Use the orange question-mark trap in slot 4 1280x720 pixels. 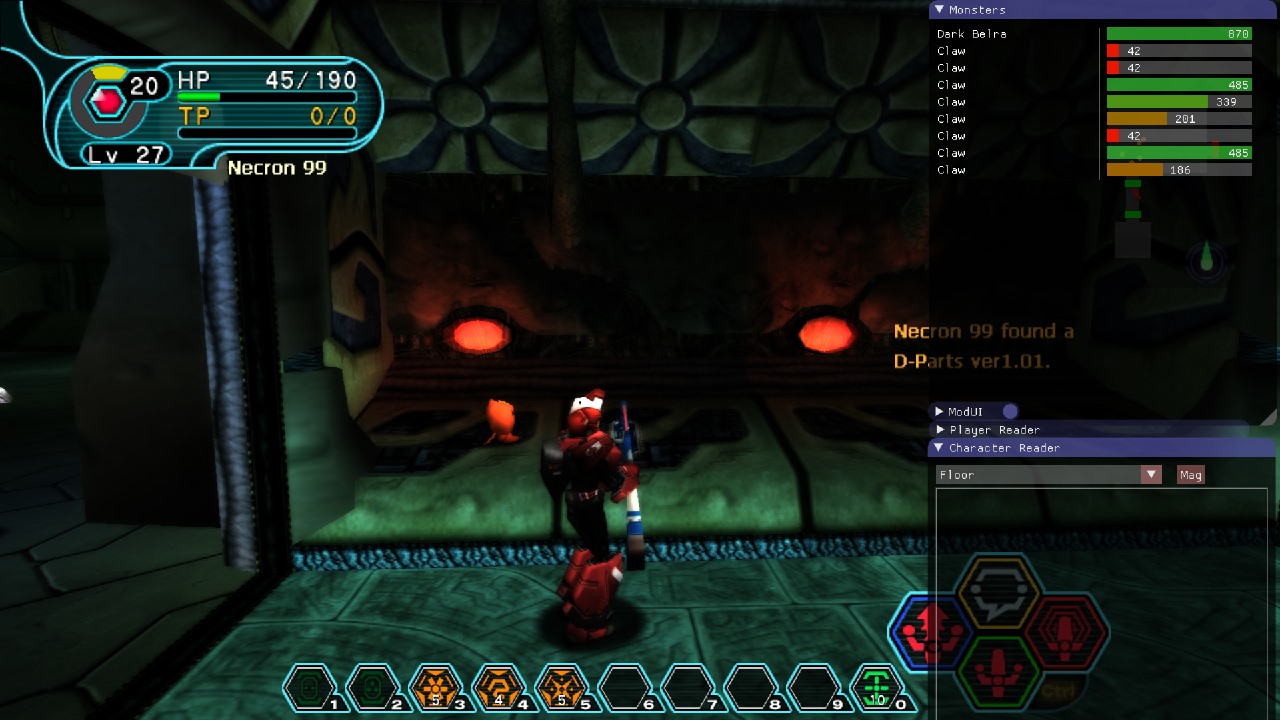coord(498,688)
